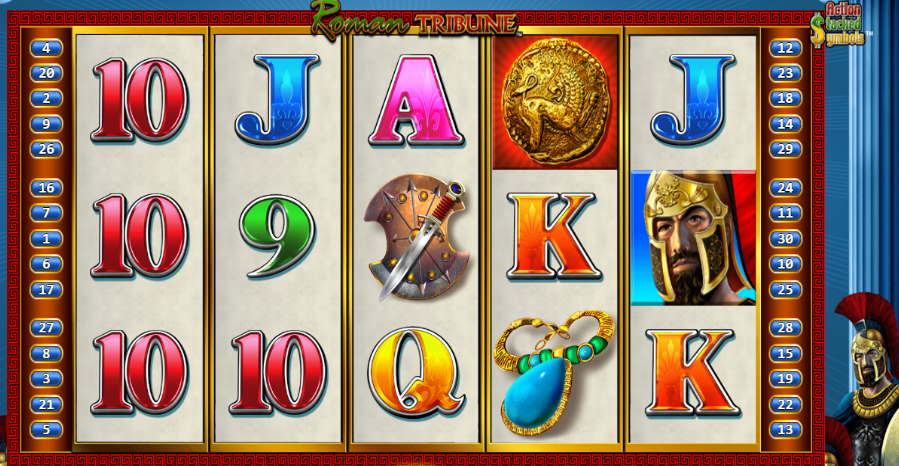
Task: Choose payline number 21
Action: pos(46,404)
